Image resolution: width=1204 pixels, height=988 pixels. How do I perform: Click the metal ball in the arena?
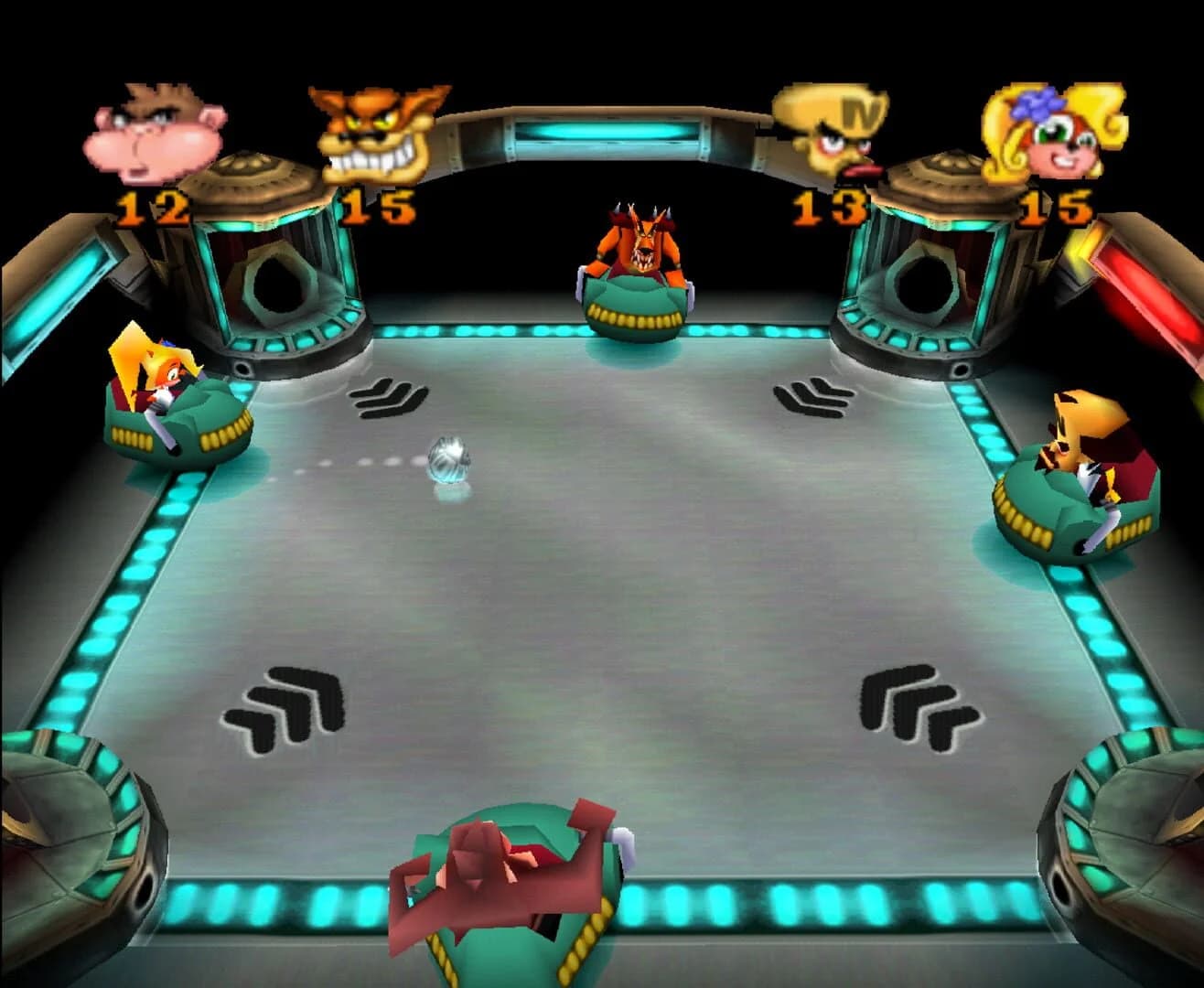pyautogui.click(x=448, y=457)
